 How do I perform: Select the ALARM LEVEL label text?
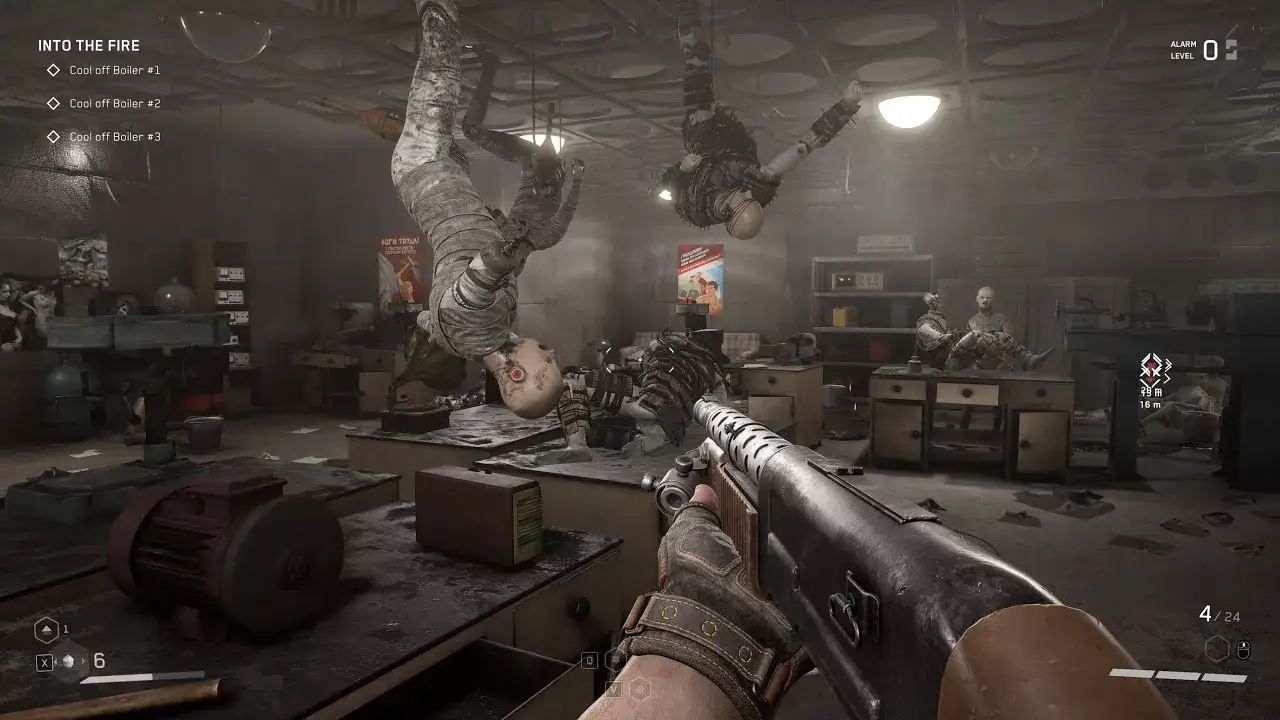1181,50
